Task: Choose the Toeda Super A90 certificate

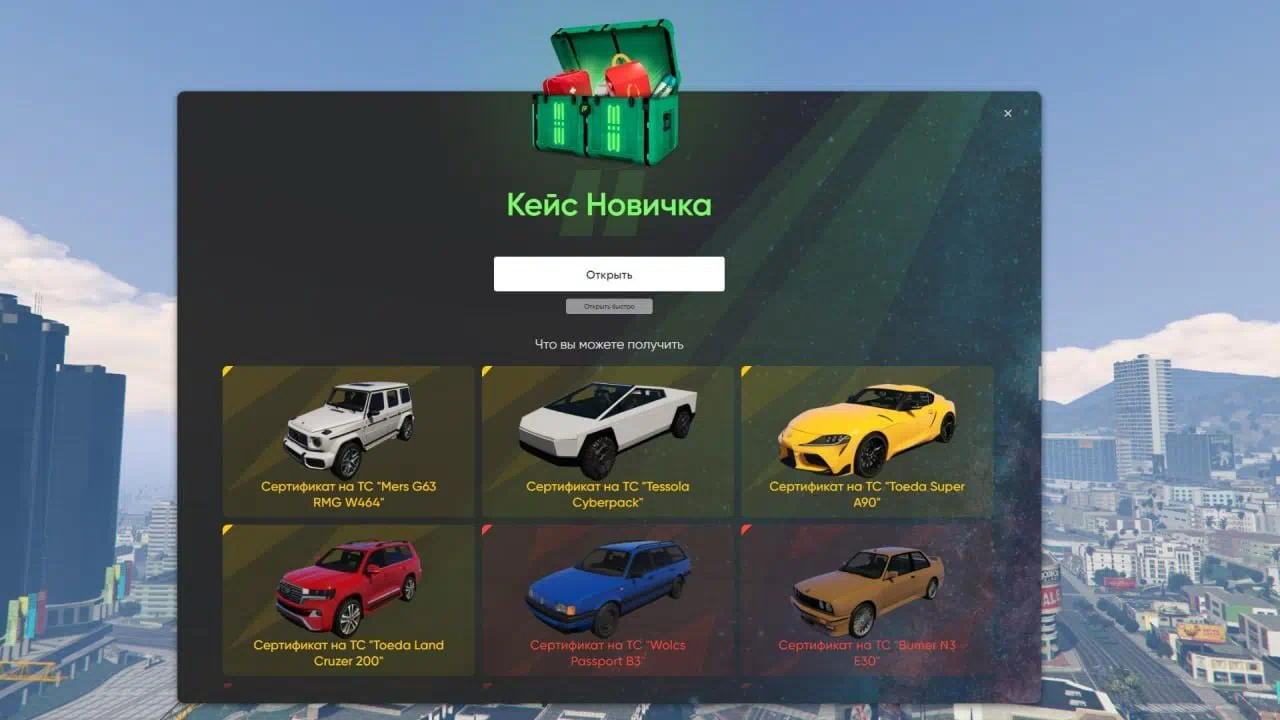Action: click(x=866, y=441)
